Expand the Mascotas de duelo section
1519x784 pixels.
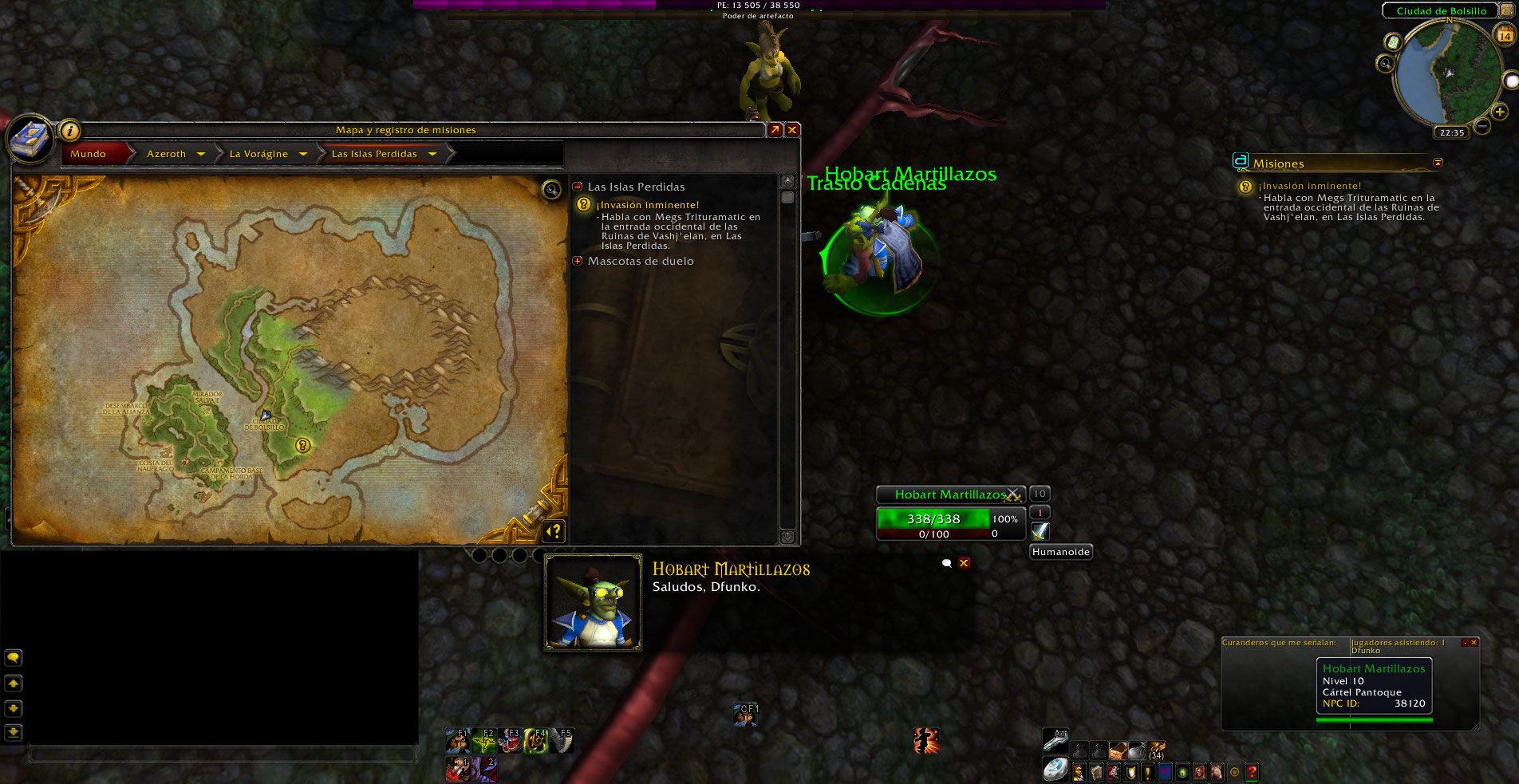click(578, 261)
